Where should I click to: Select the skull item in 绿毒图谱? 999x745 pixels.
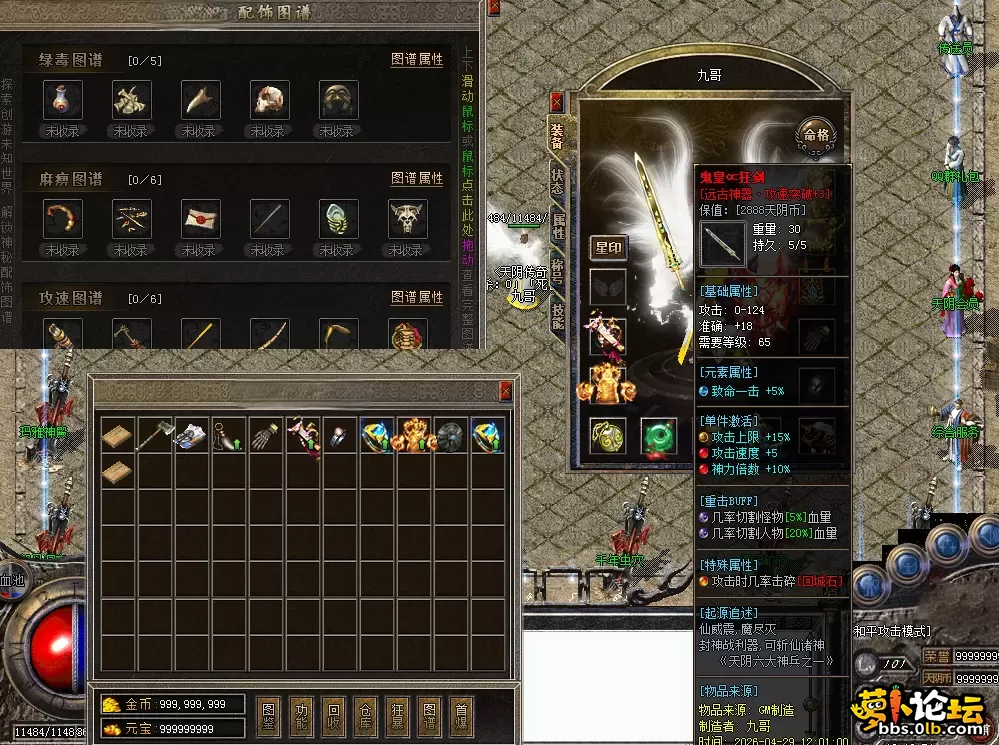[x=268, y=100]
